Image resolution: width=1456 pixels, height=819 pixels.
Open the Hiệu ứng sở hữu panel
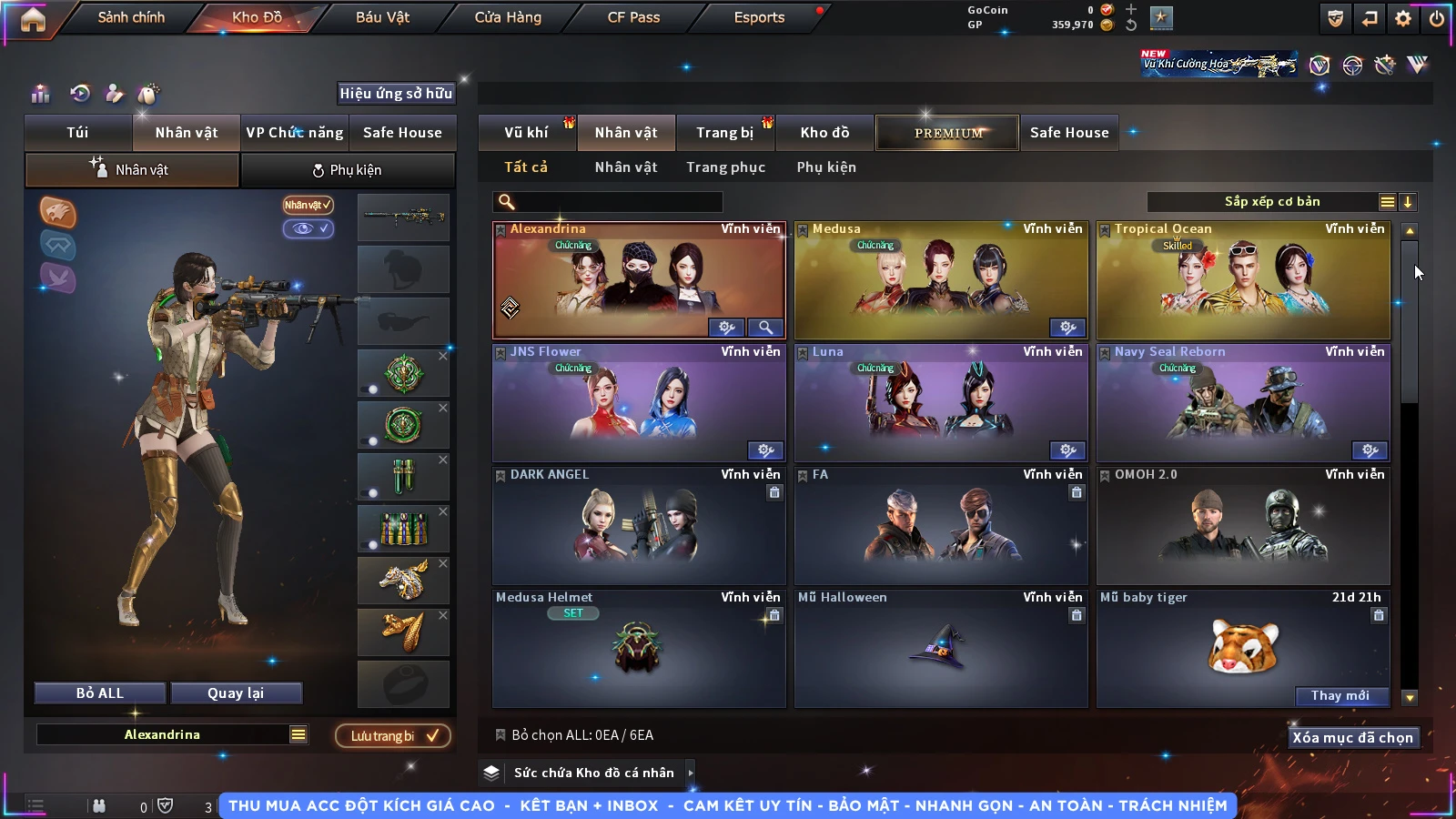tap(396, 93)
